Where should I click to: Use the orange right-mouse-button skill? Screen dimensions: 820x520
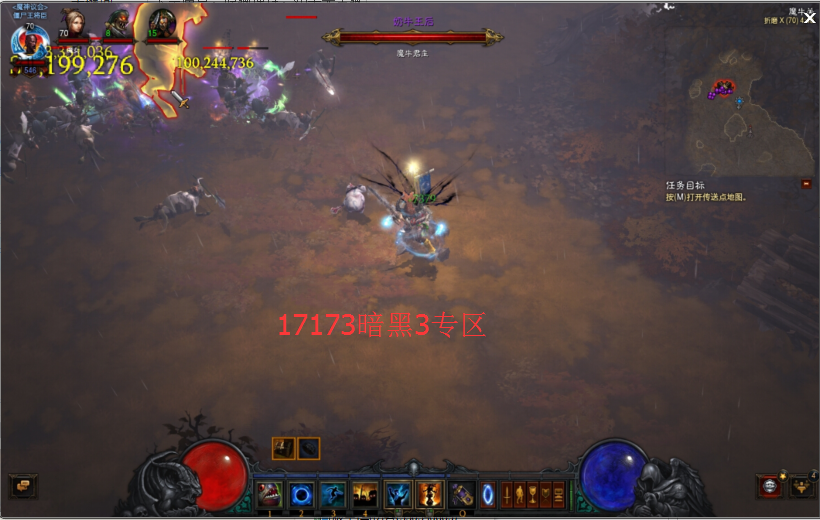pos(431,494)
